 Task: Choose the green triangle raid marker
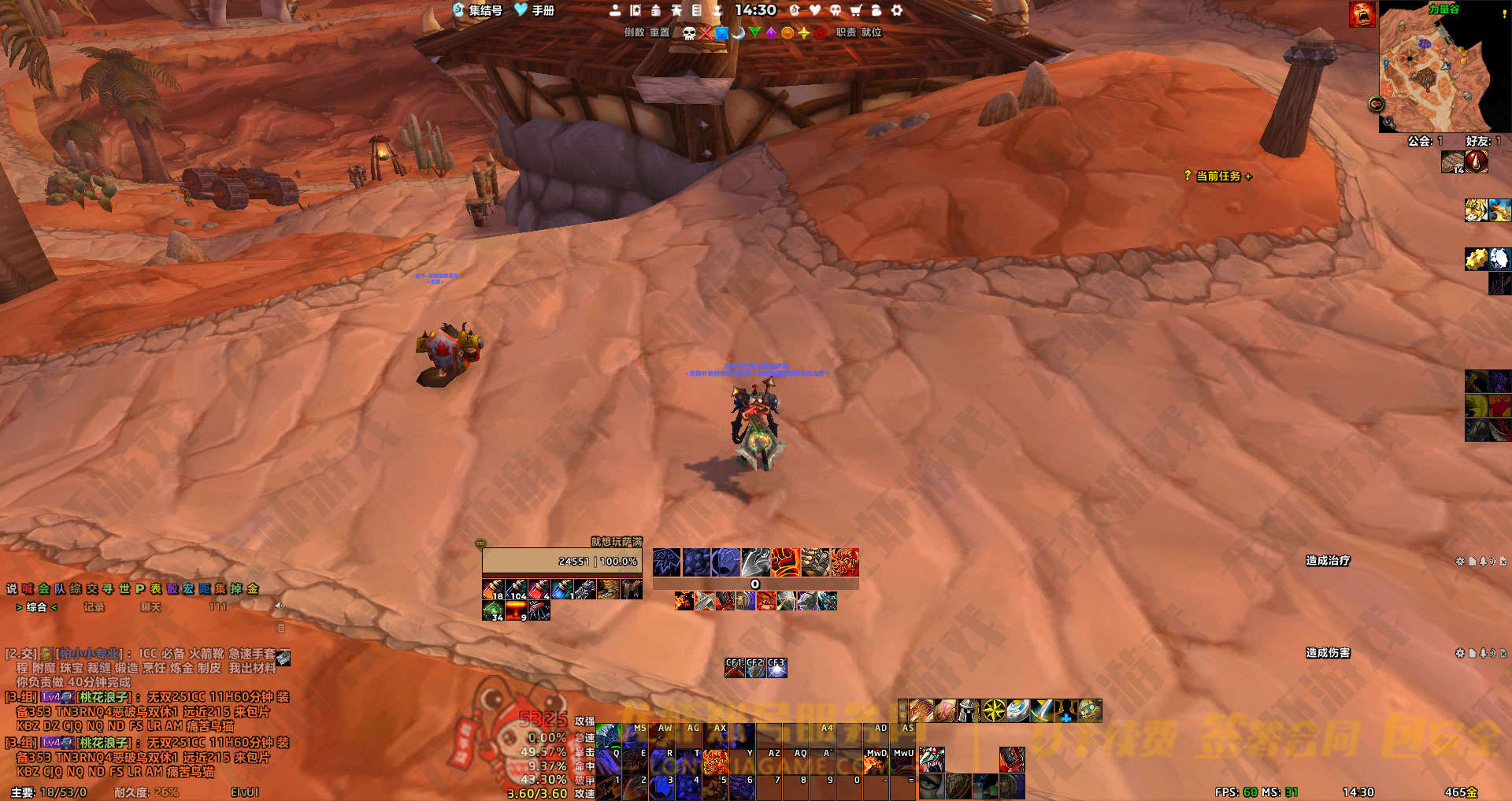click(754, 33)
